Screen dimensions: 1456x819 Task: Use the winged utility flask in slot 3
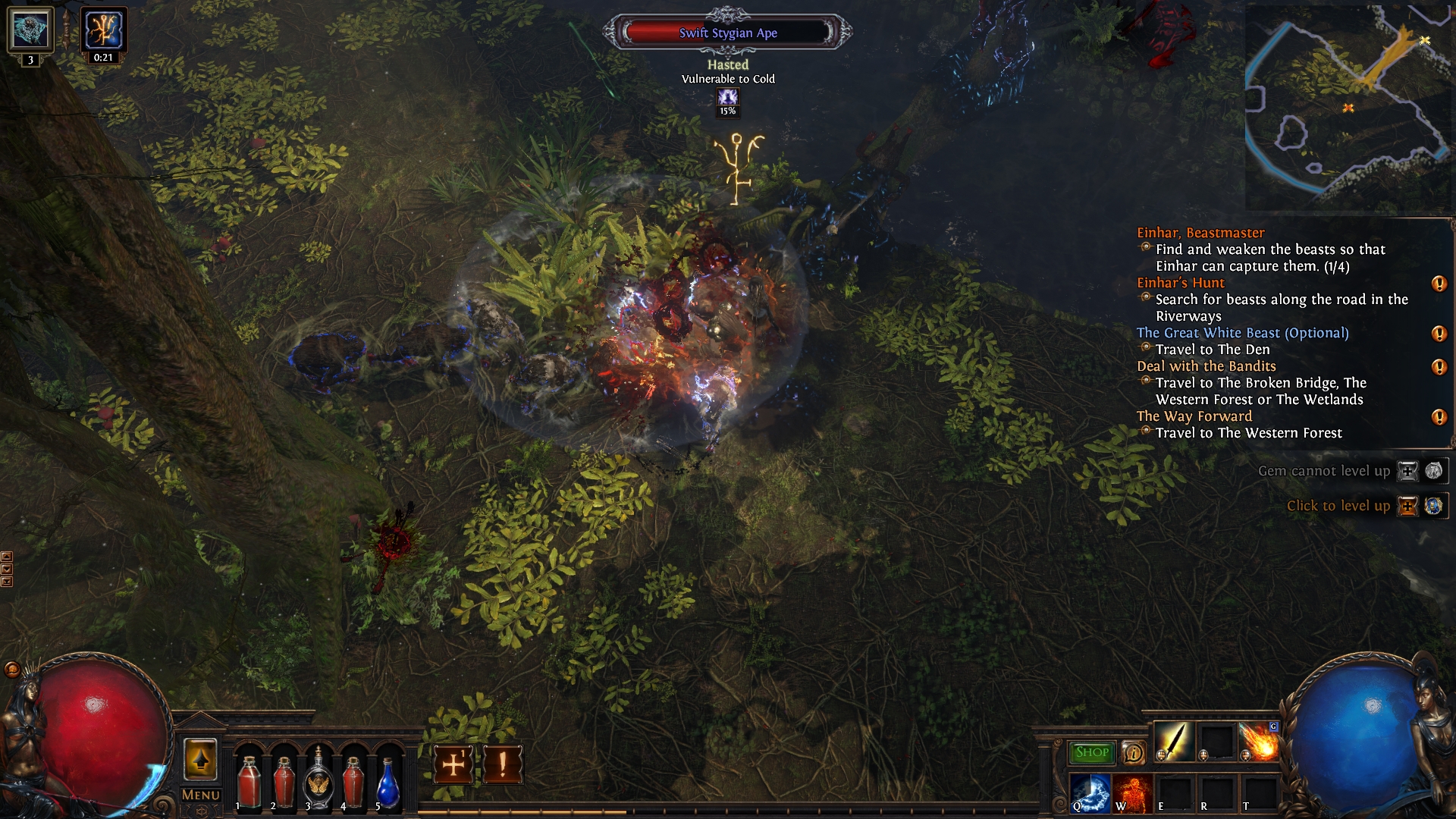pyautogui.click(x=318, y=783)
